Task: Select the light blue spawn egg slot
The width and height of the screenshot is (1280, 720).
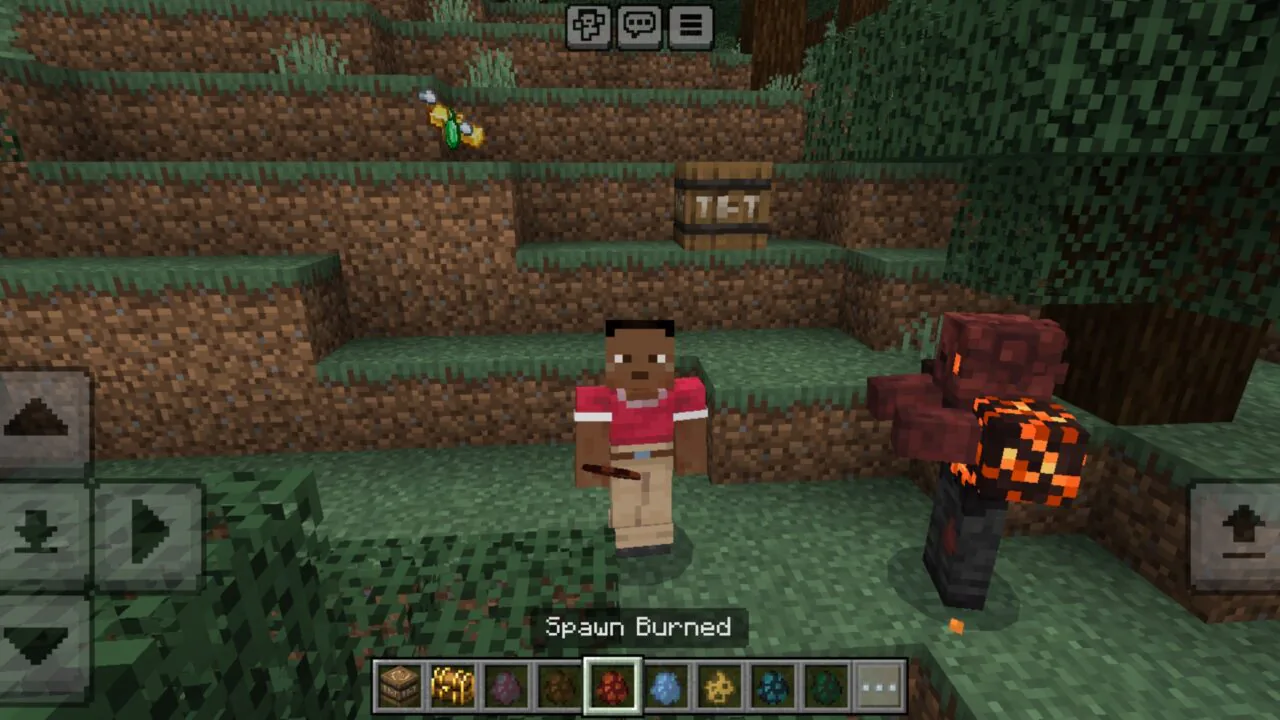Action: point(667,686)
